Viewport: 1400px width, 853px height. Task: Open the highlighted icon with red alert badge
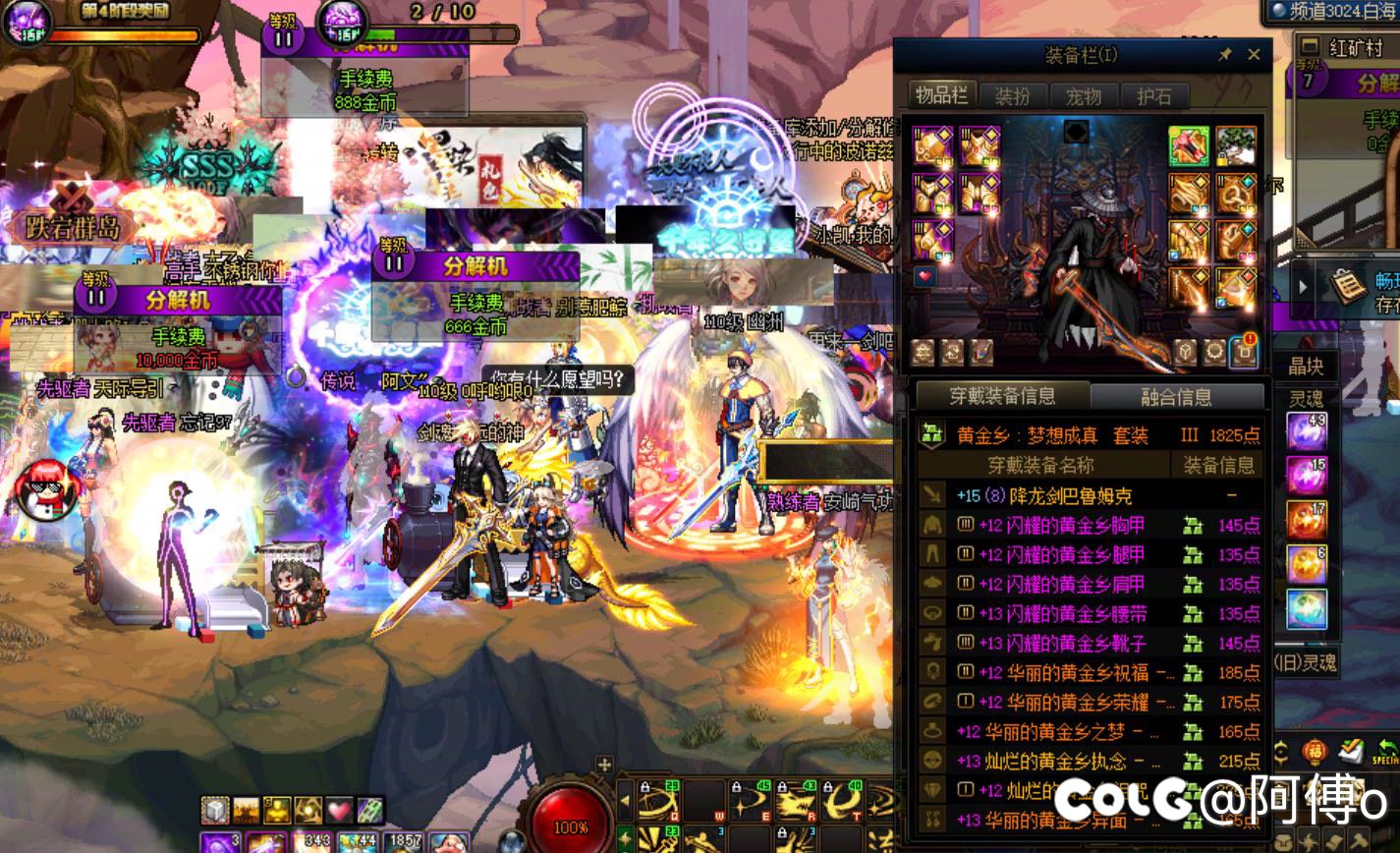point(1245,351)
